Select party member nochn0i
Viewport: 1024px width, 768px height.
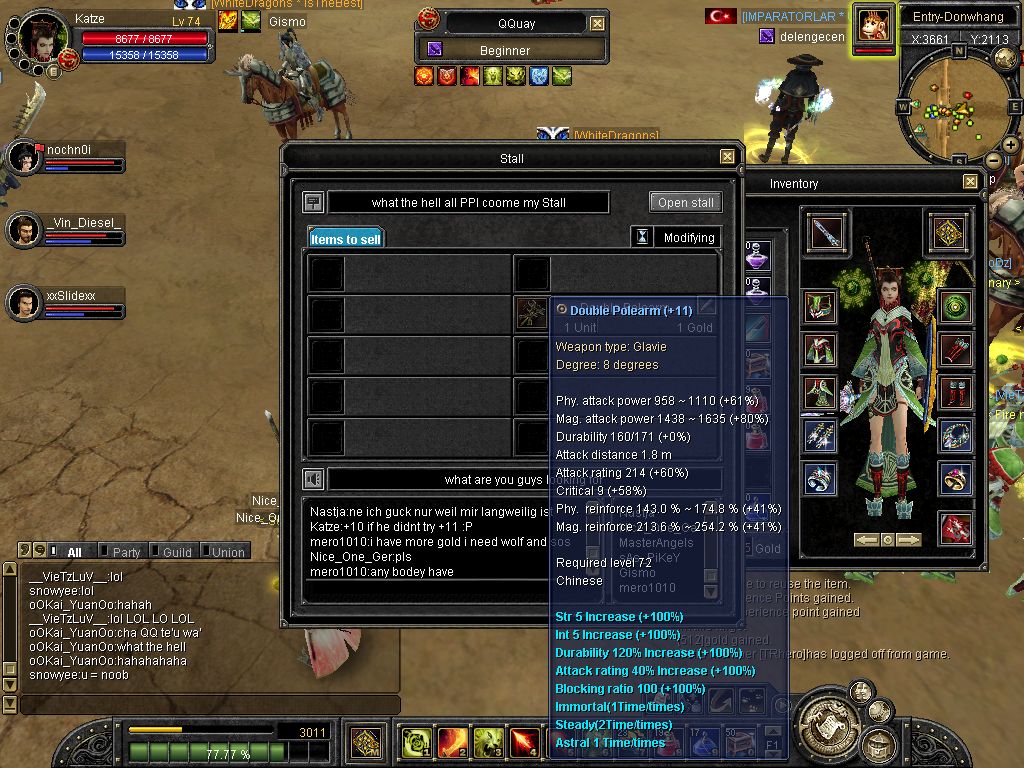[24, 157]
